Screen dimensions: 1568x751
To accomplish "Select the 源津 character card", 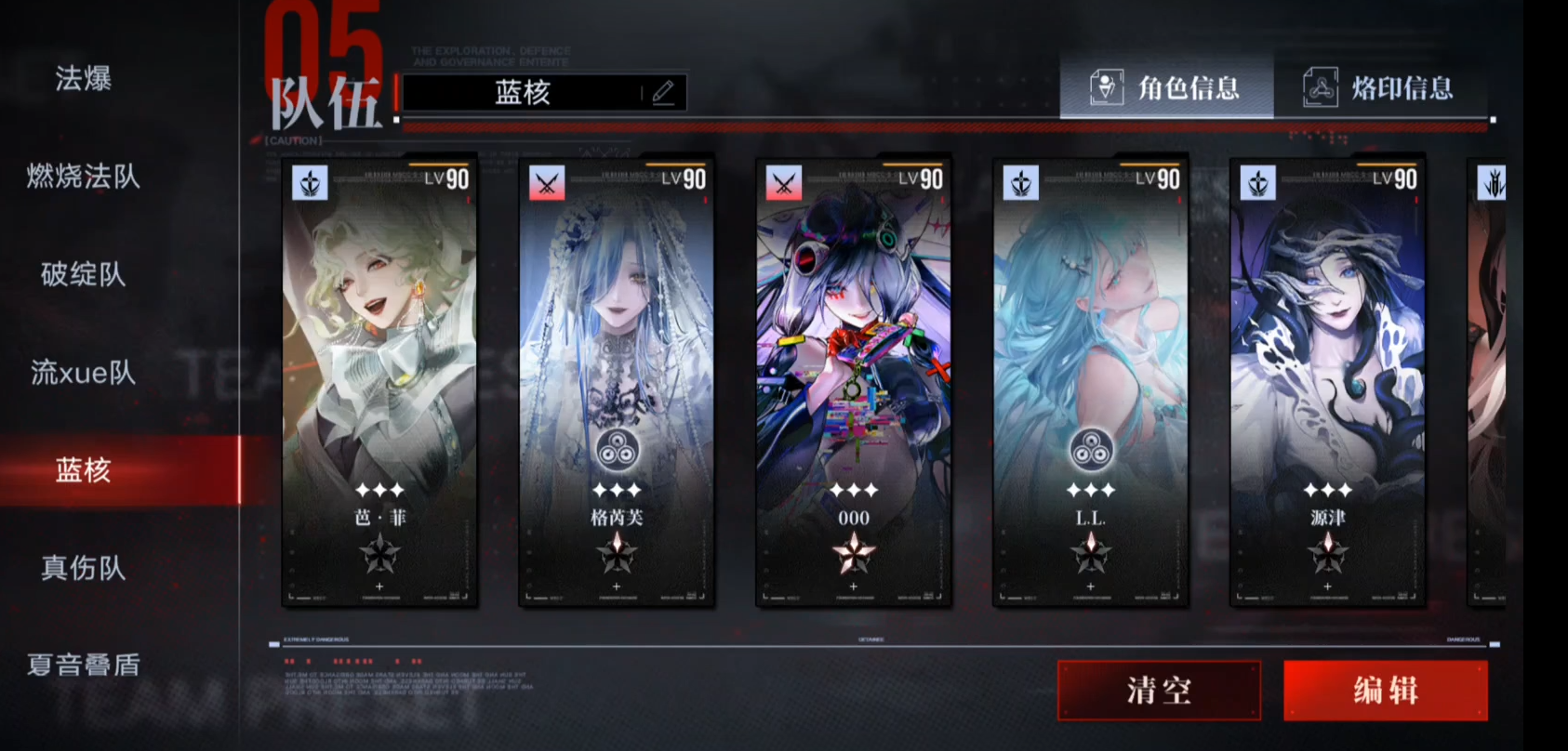I will (x=1328, y=381).
